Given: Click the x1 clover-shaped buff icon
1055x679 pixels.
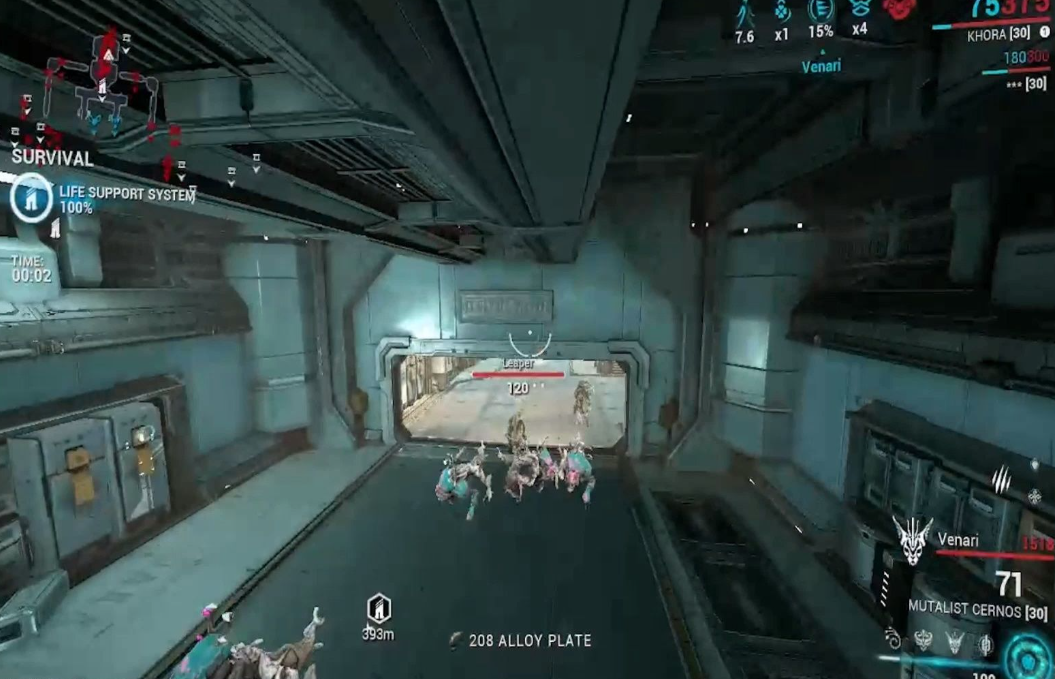Looking at the screenshot, I should click(x=782, y=12).
